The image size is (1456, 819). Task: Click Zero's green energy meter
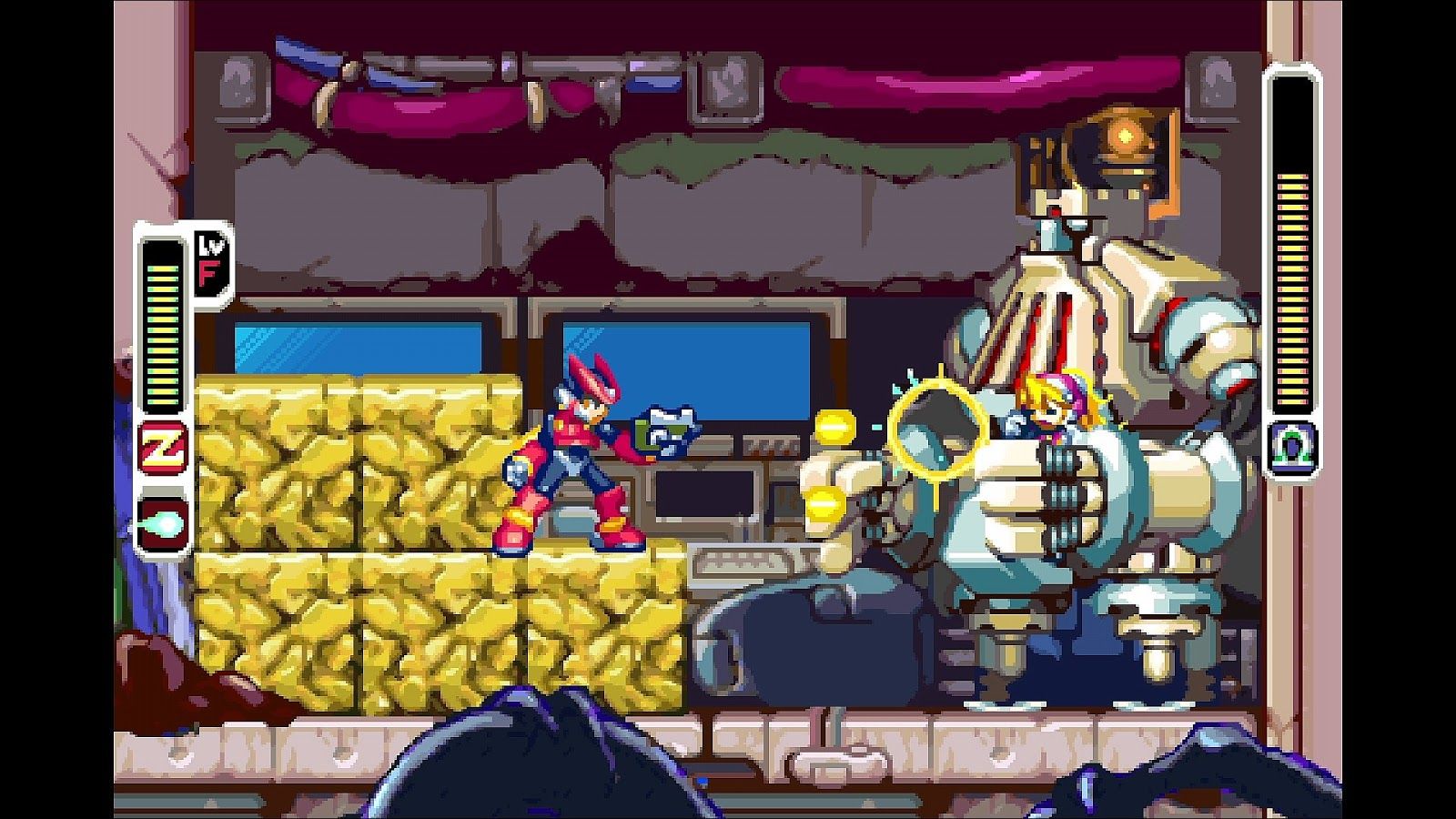pos(162,328)
